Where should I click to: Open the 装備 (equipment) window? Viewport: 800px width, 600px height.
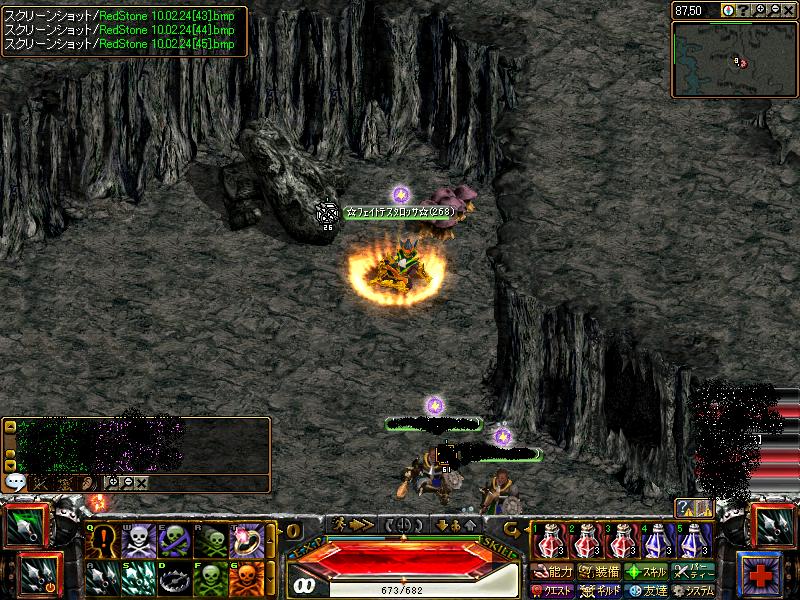[599, 573]
